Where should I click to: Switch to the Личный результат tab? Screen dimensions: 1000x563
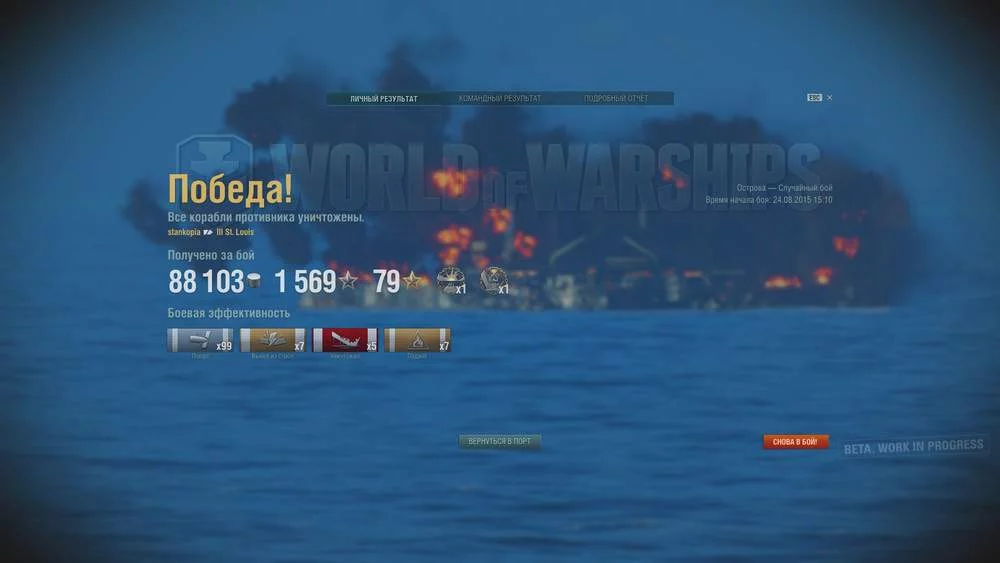coord(384,99)
